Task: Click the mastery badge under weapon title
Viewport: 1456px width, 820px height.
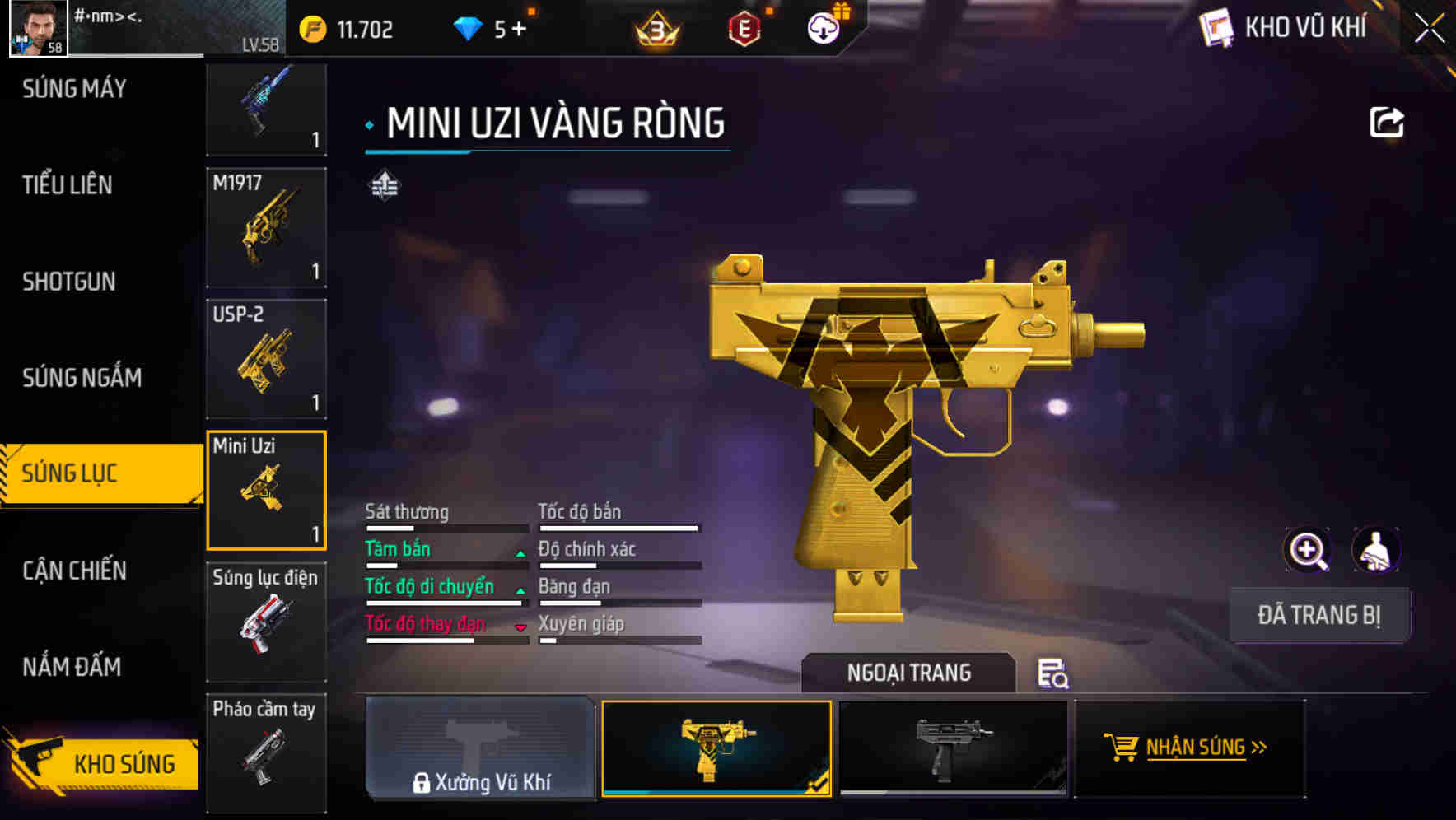Action: [x=384, y=186]
